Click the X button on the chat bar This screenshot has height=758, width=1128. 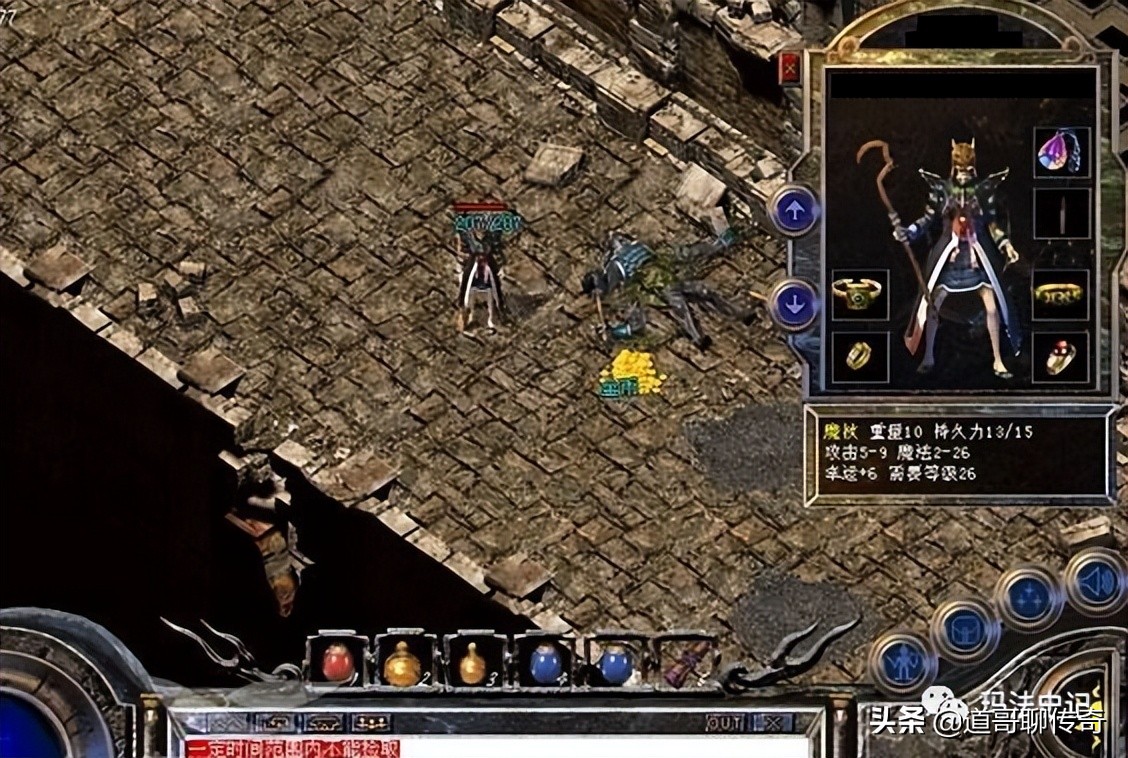(x=771, y=722)
